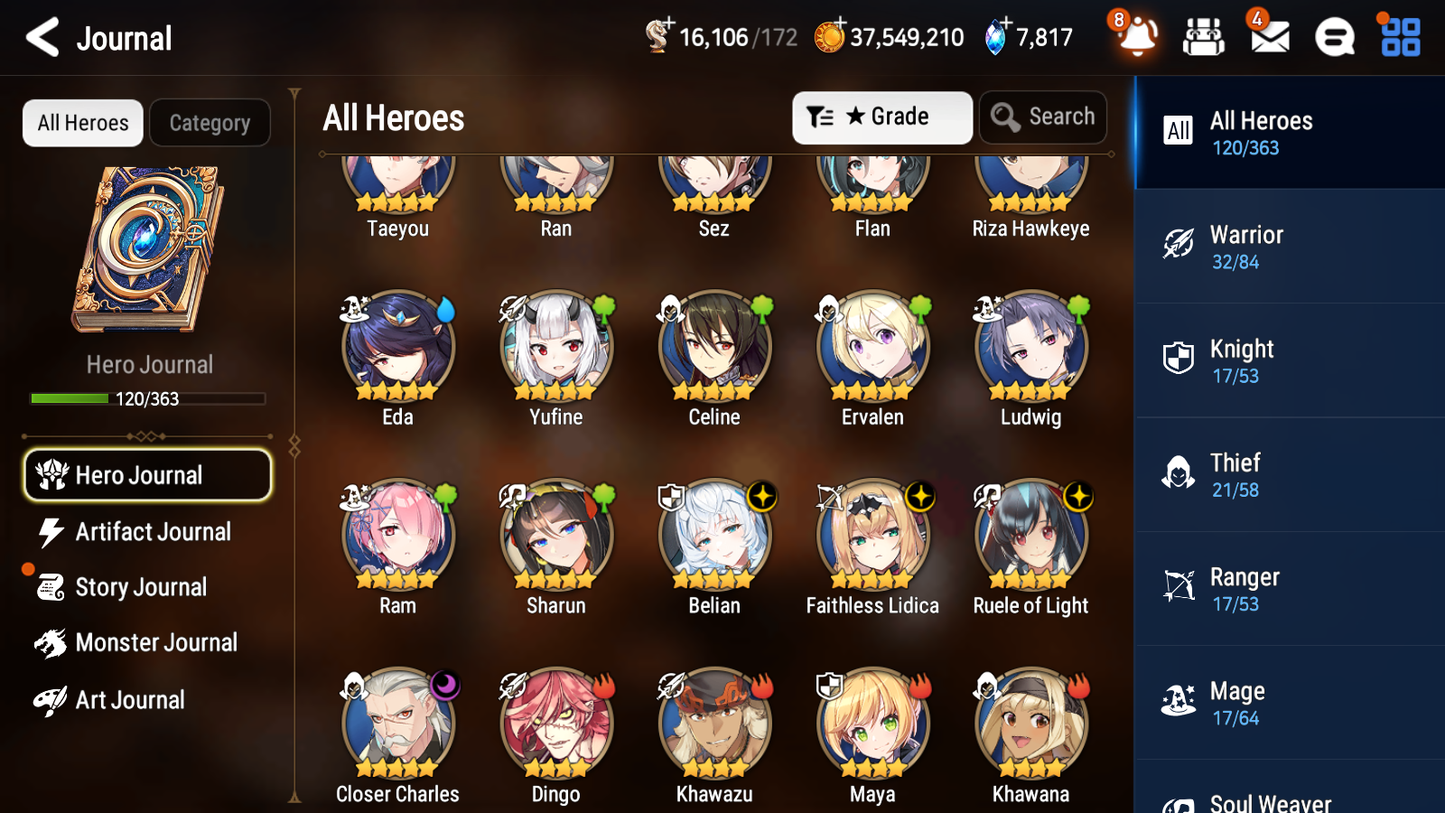Open the main menu grid icon

1399,36
